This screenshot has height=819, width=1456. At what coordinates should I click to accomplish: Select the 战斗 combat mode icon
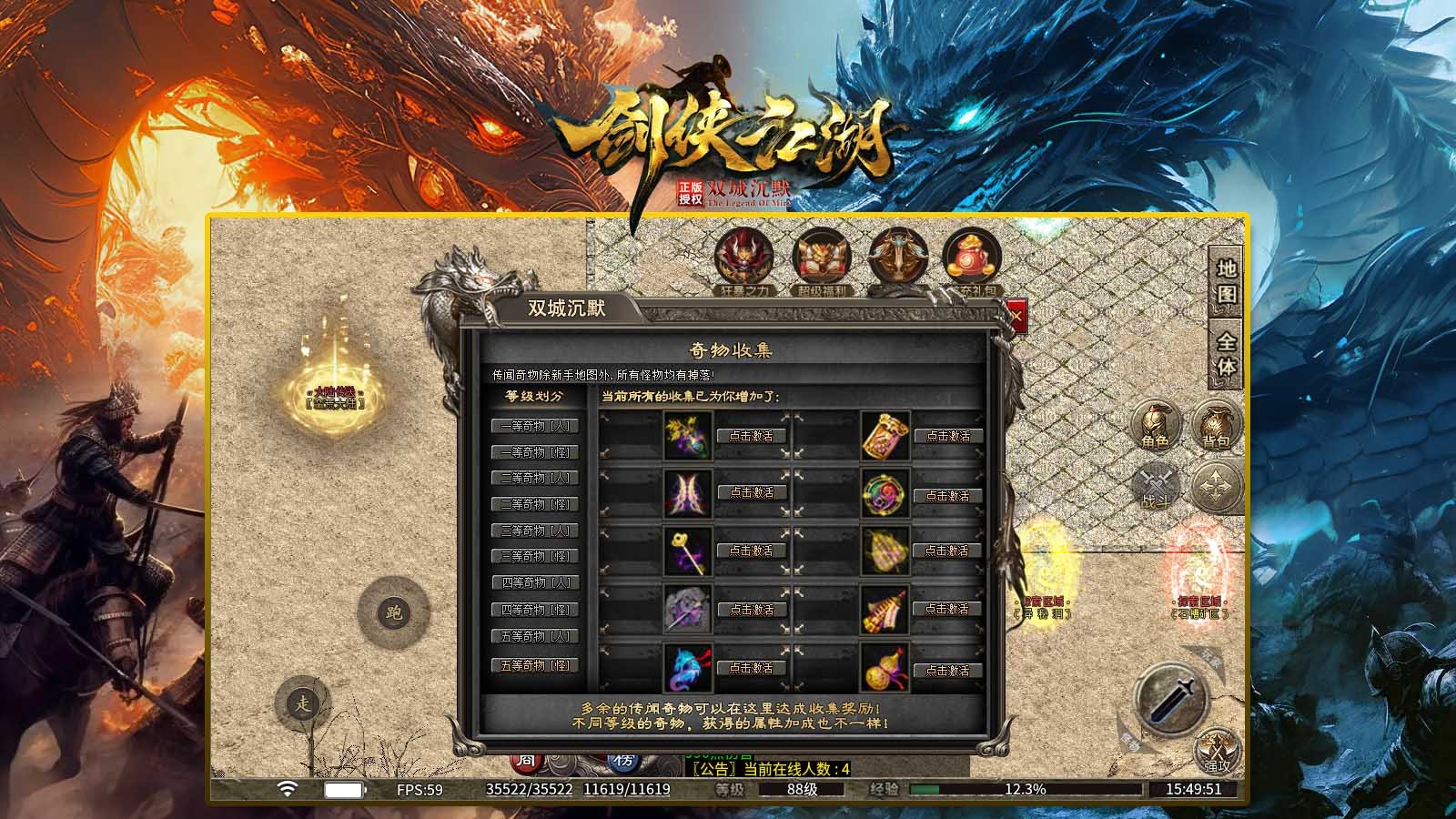coord(1154,486)
